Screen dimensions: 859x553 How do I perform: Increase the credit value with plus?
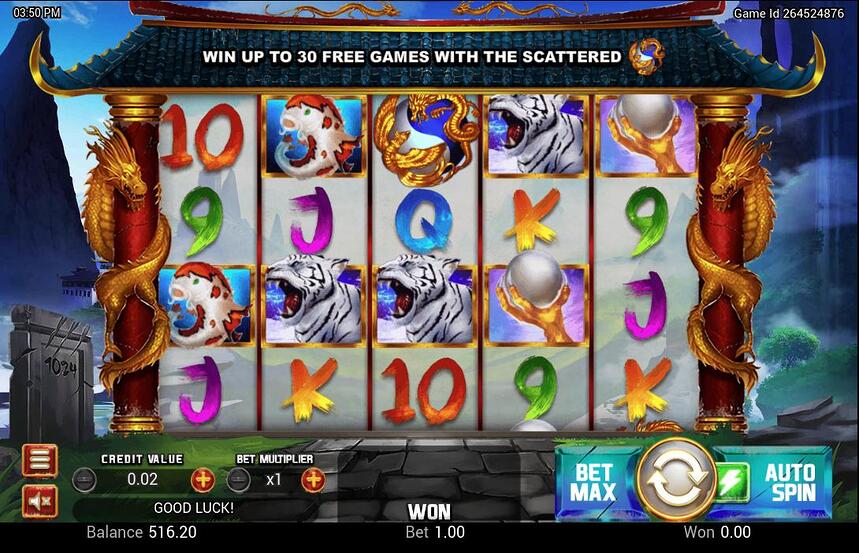point(203,480)
